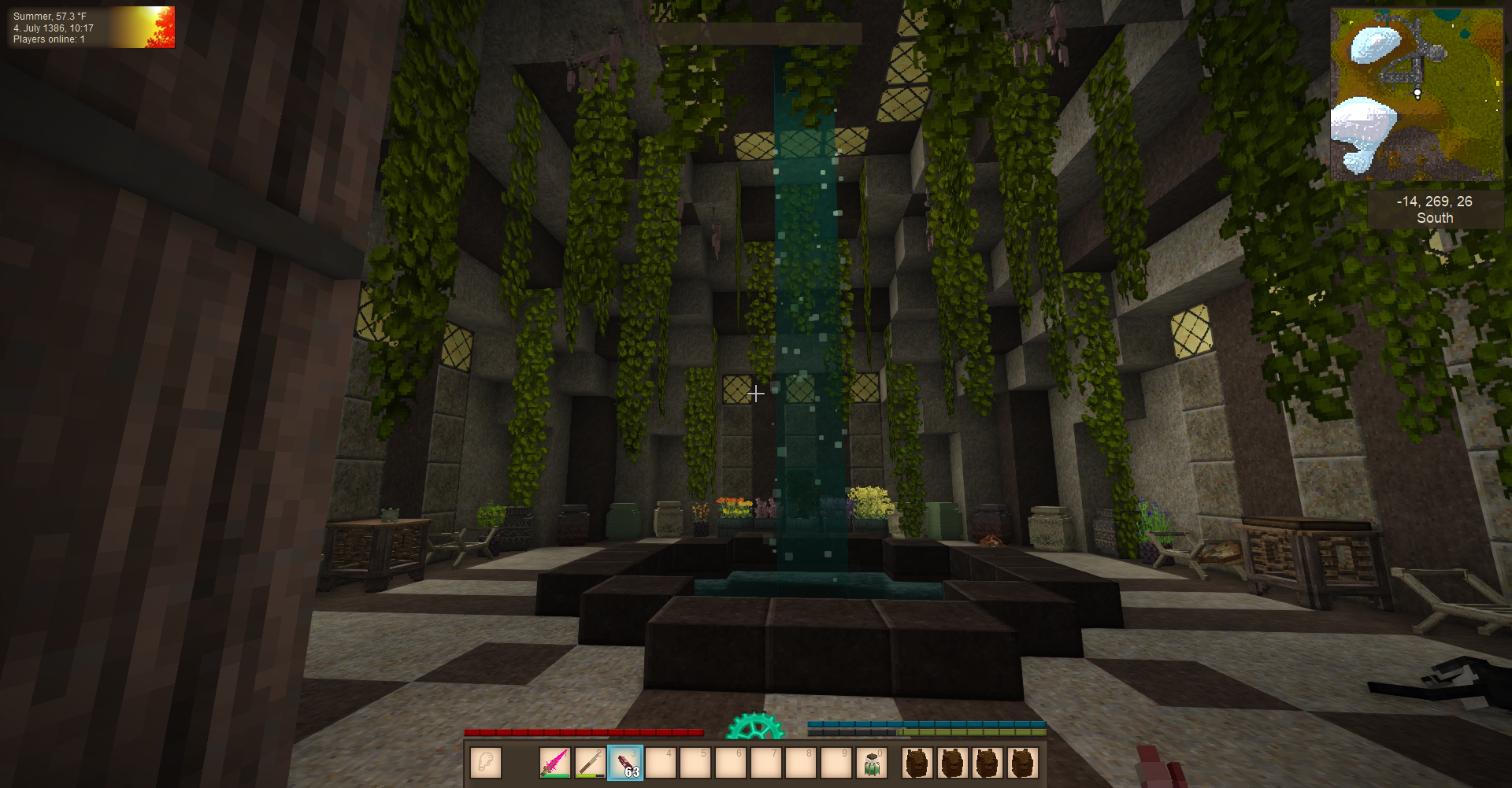Click the teal temporal gear indicator
The width and height of the screenshot is (1512, 788).
[x=754, y=727]
